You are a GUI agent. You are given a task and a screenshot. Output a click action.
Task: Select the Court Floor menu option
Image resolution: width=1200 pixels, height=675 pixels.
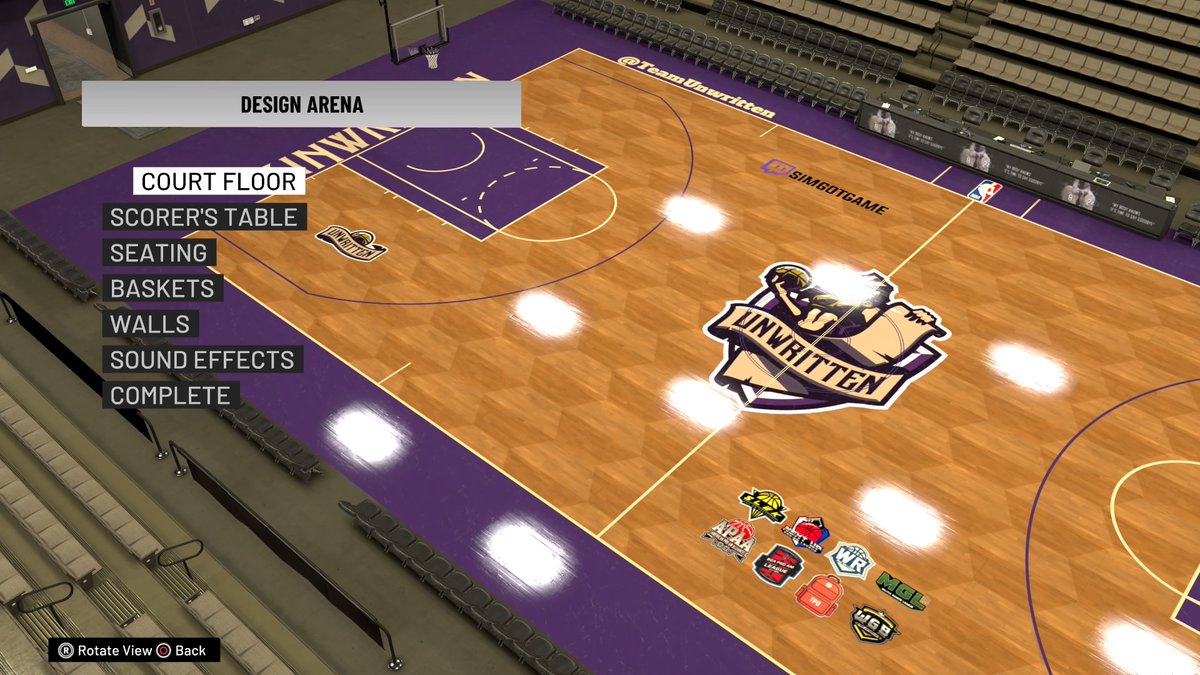[x=219, y=181]
